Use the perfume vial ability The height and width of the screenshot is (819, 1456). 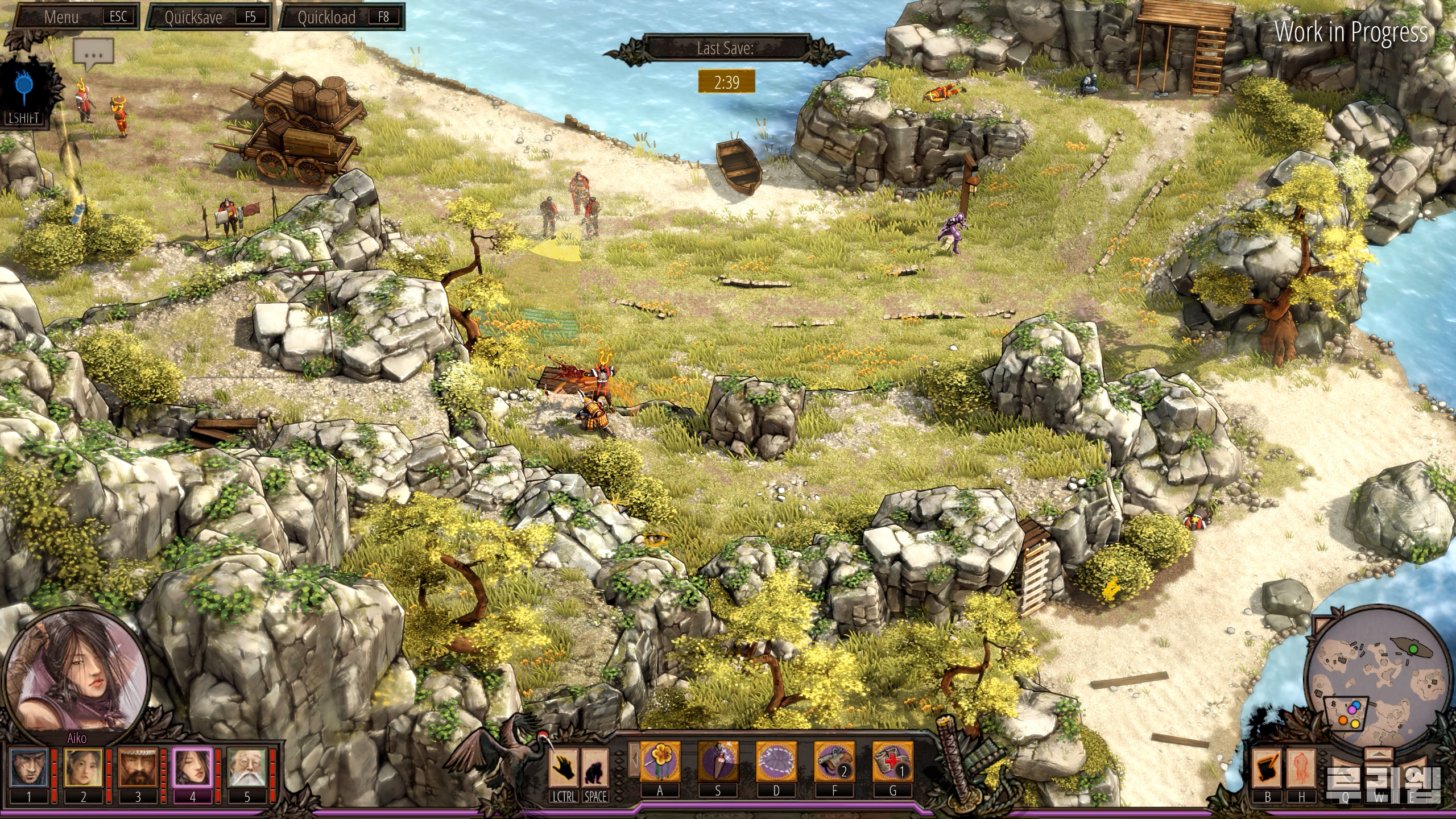click(718, 761)
